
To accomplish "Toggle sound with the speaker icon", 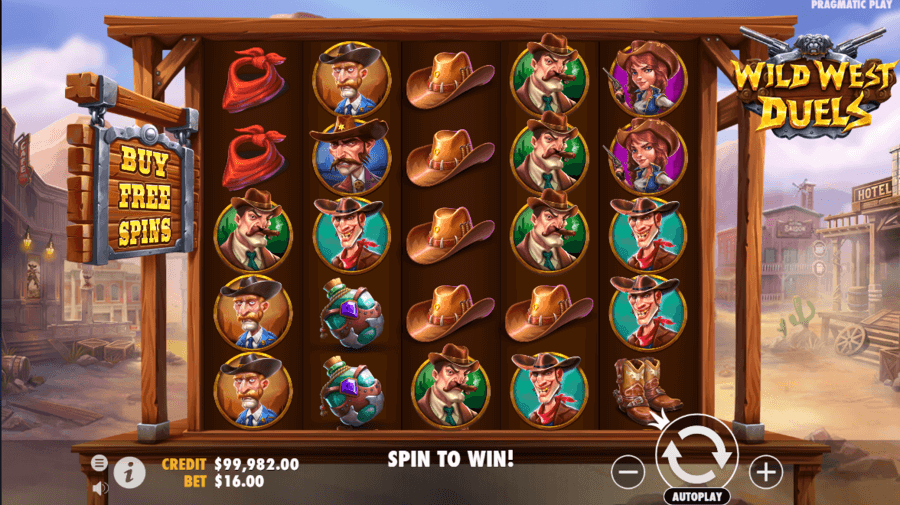I will (x=100, y=488).
